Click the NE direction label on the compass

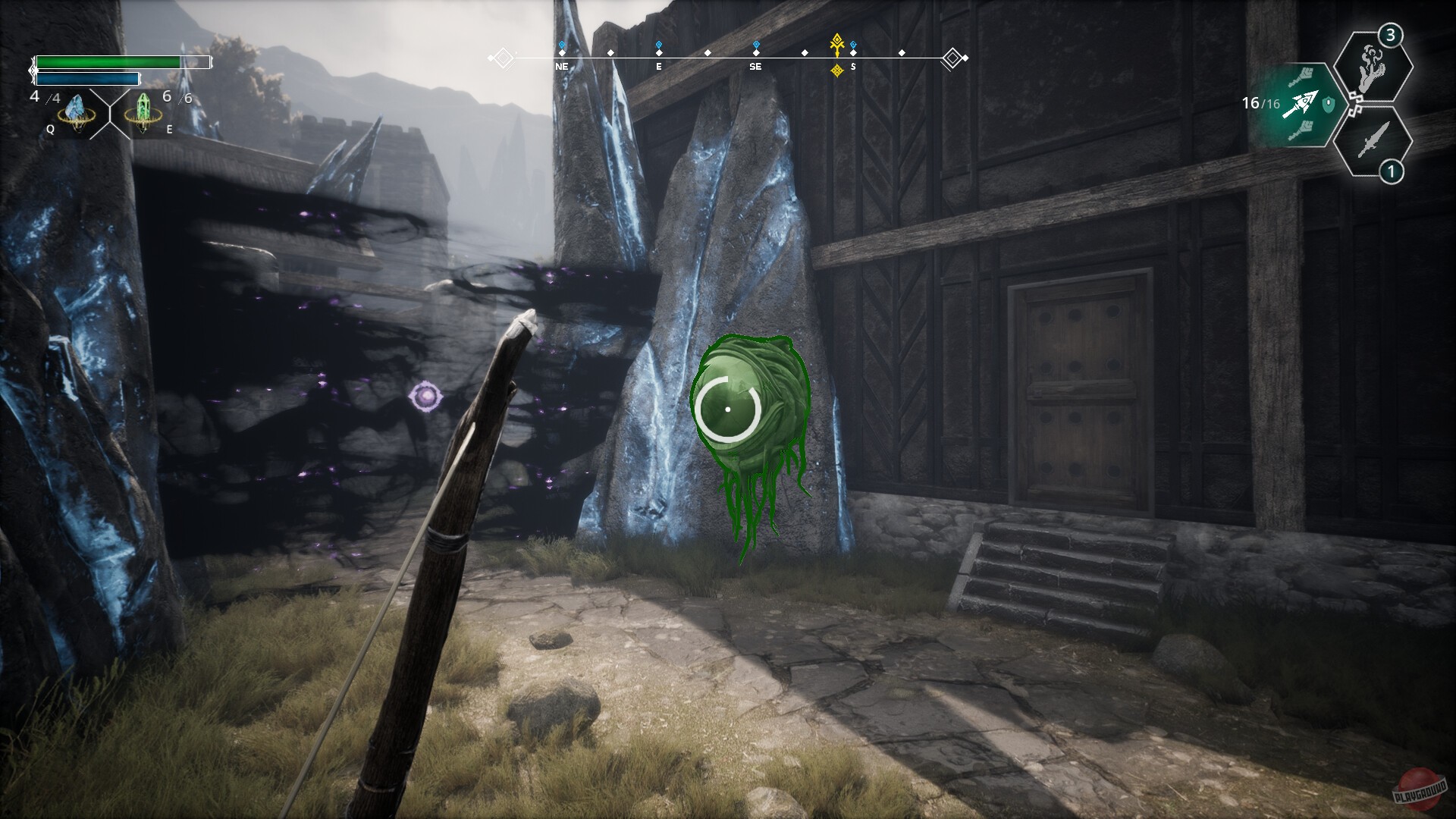click(561, 67)
